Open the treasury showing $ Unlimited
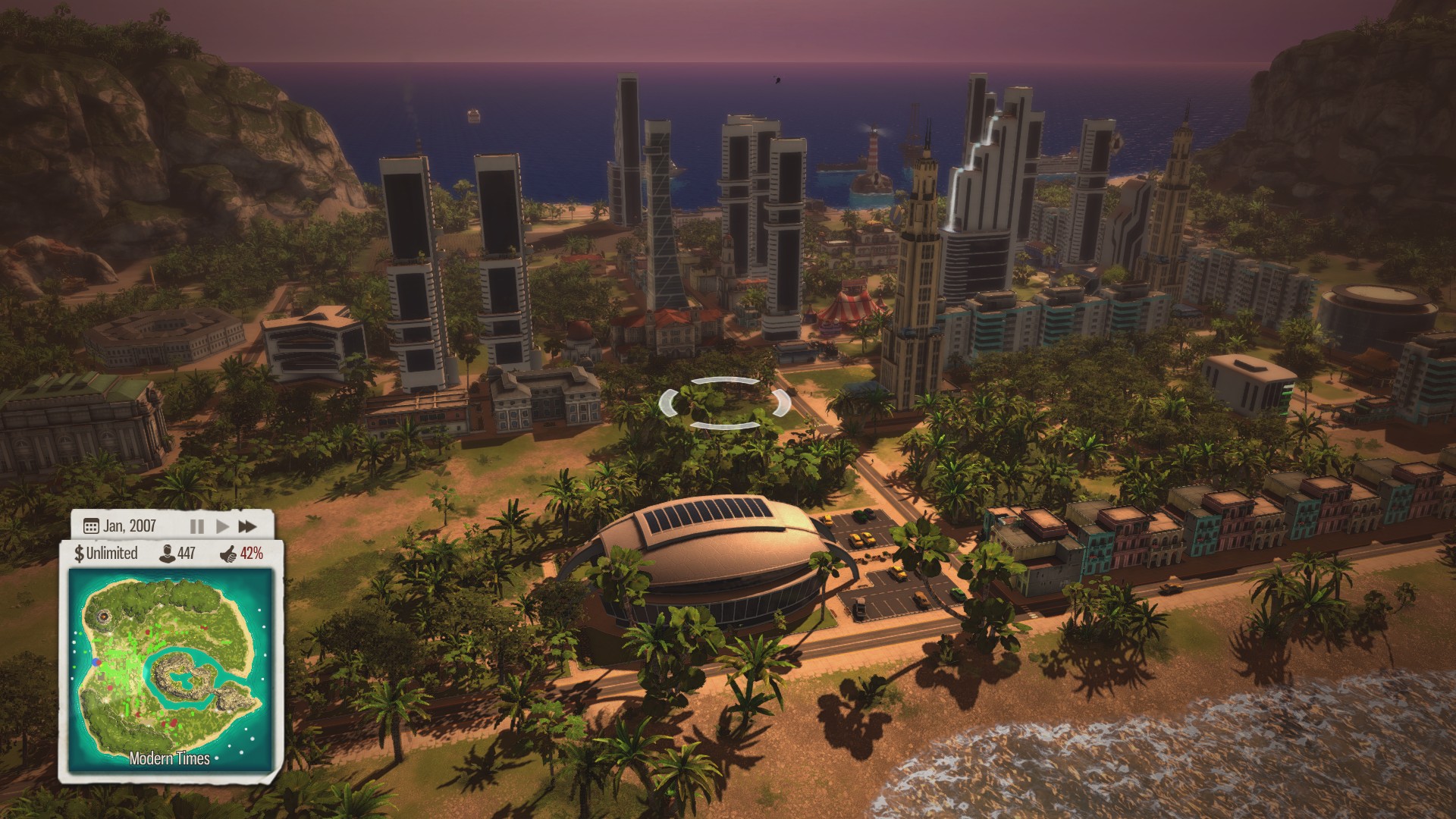This screenshot has height=819, width=1456. (x=106, y=554)
